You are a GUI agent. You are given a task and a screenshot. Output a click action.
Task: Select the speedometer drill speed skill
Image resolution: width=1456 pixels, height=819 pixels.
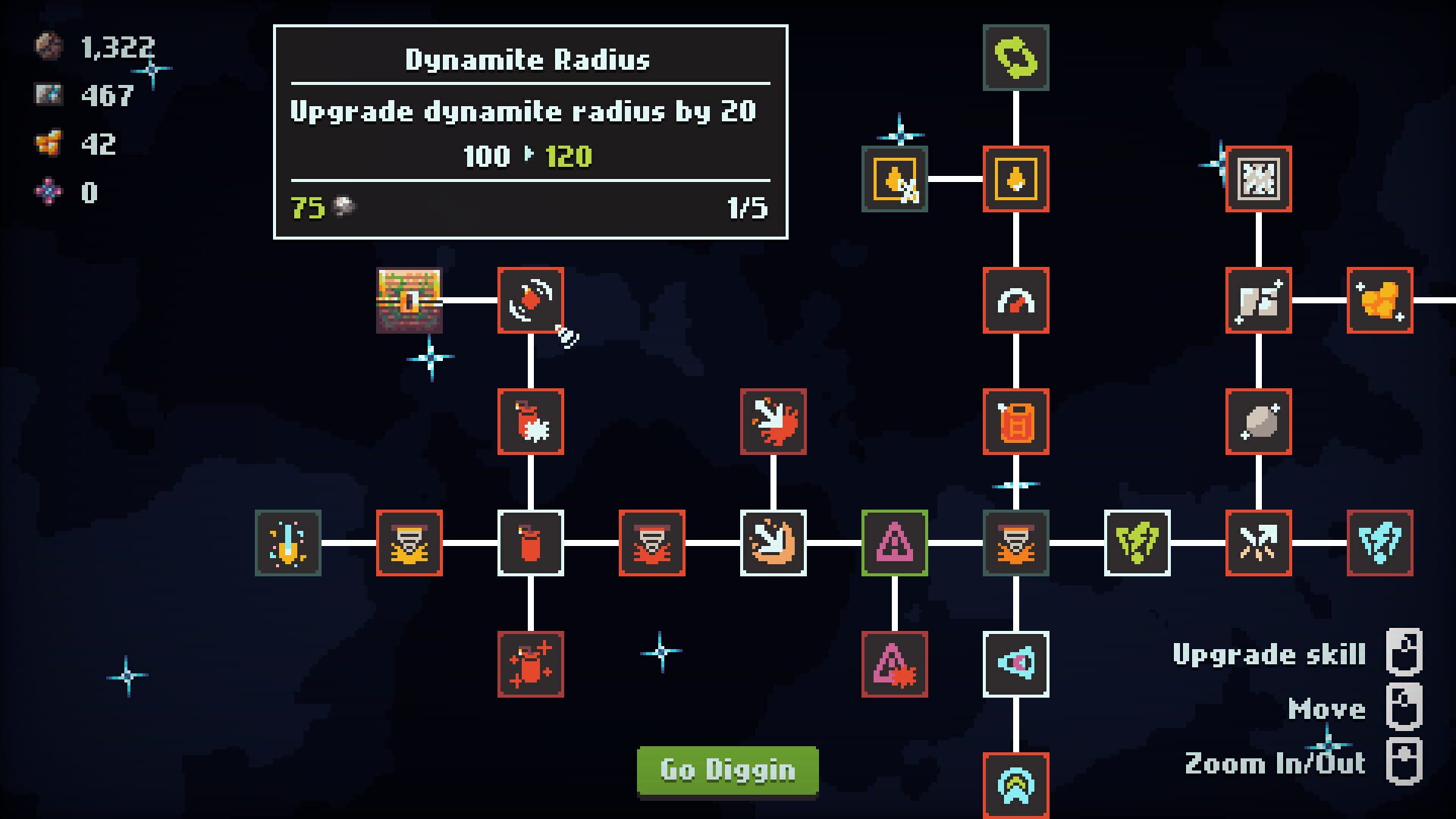pos(1015,300)
